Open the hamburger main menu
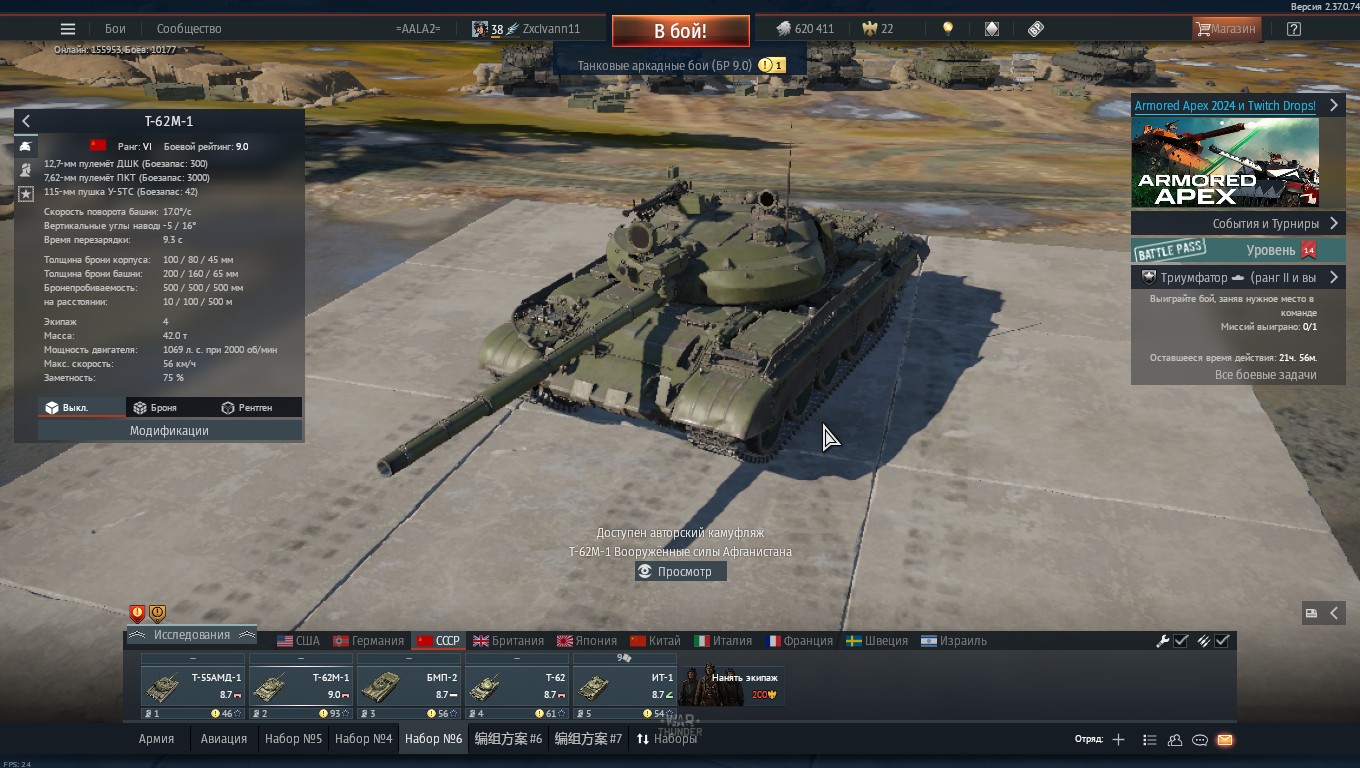 (68, 29)
